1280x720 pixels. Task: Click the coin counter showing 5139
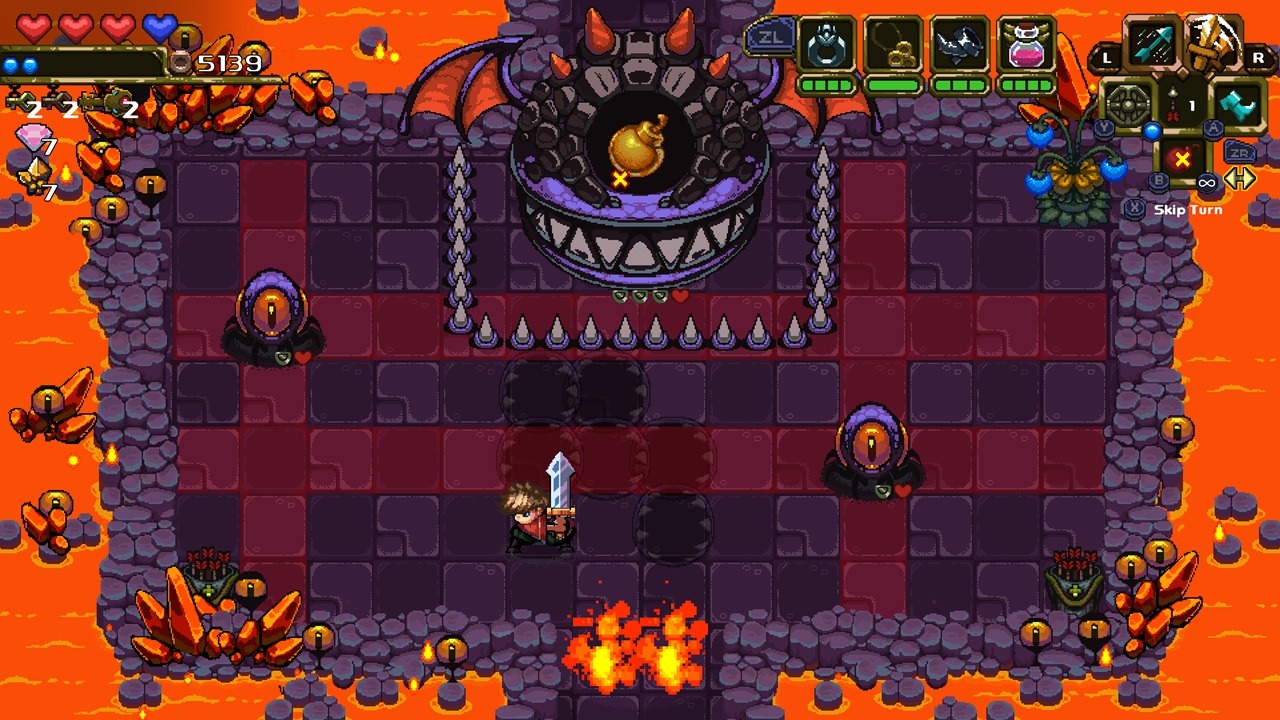pyautogui.click(x=231, y=63)
